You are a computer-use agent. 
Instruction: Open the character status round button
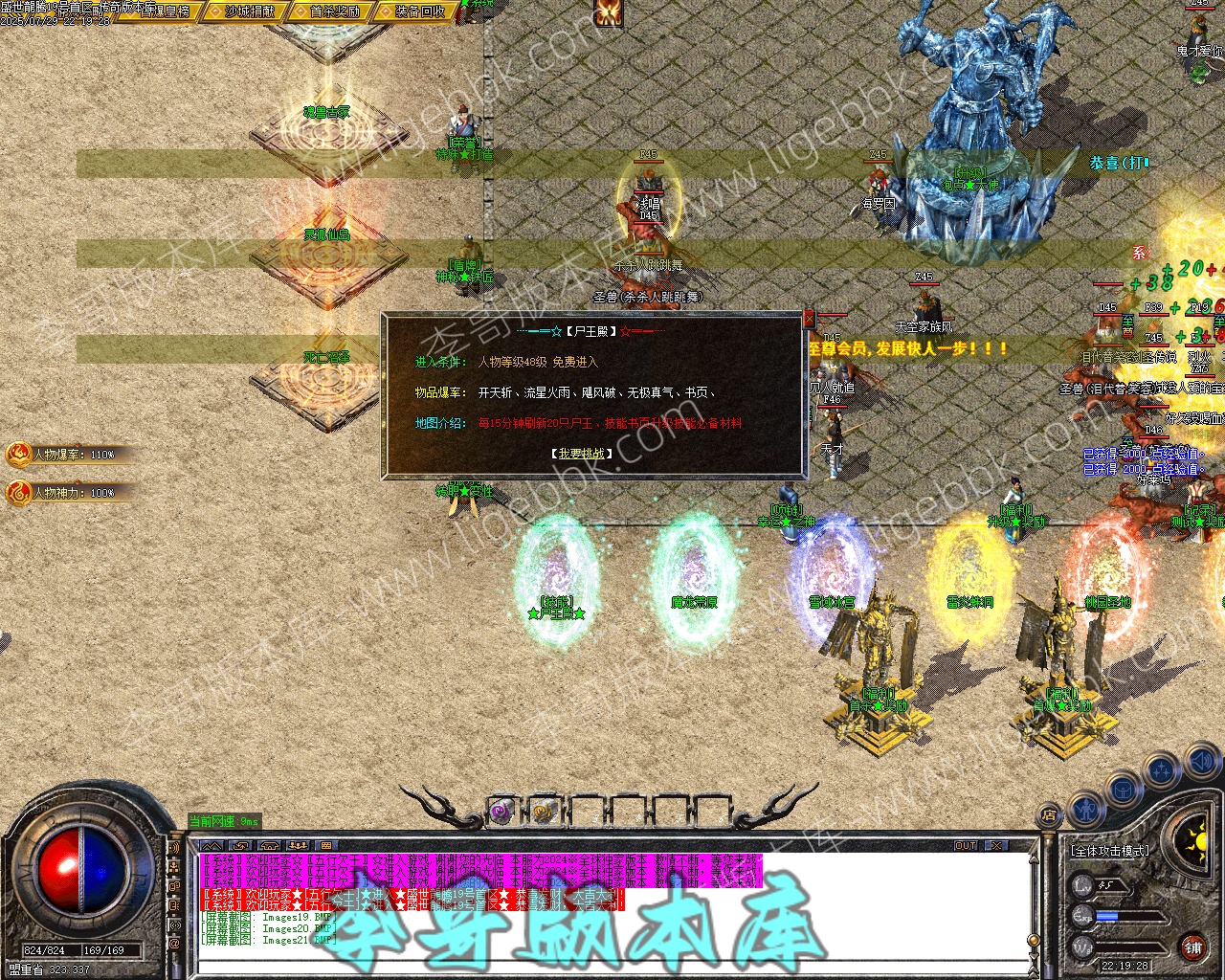click(x=1084, y=811)
